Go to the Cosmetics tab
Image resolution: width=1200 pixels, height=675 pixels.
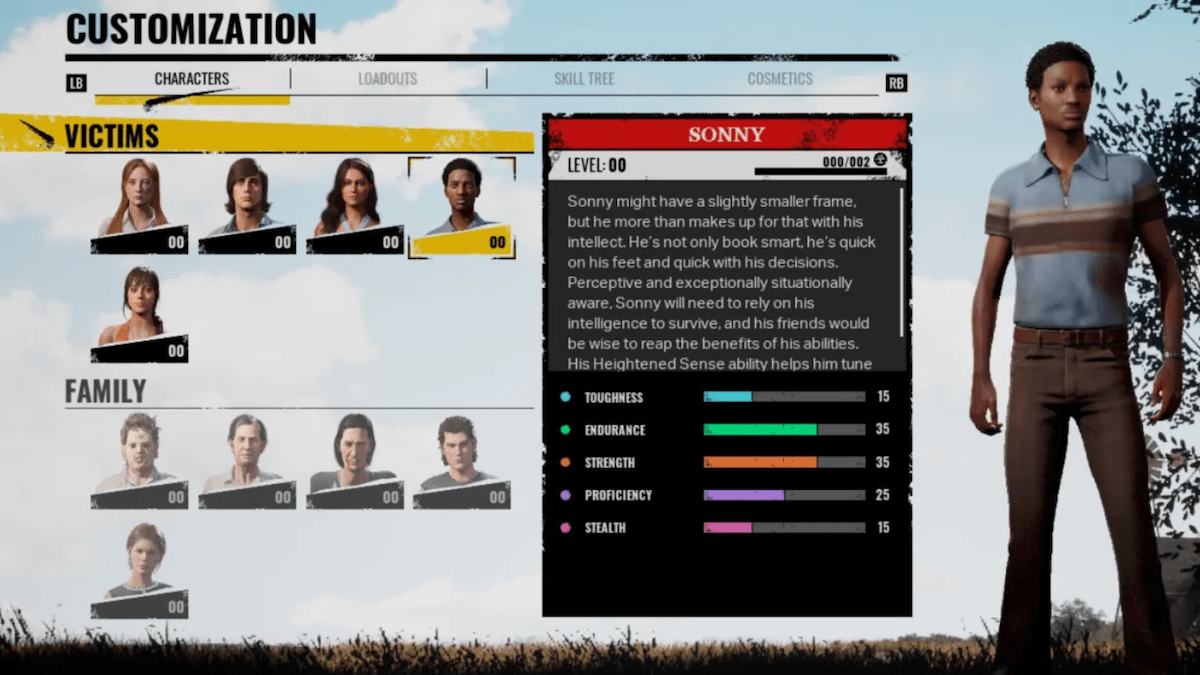pyautogui.click(x=780, y=79)
